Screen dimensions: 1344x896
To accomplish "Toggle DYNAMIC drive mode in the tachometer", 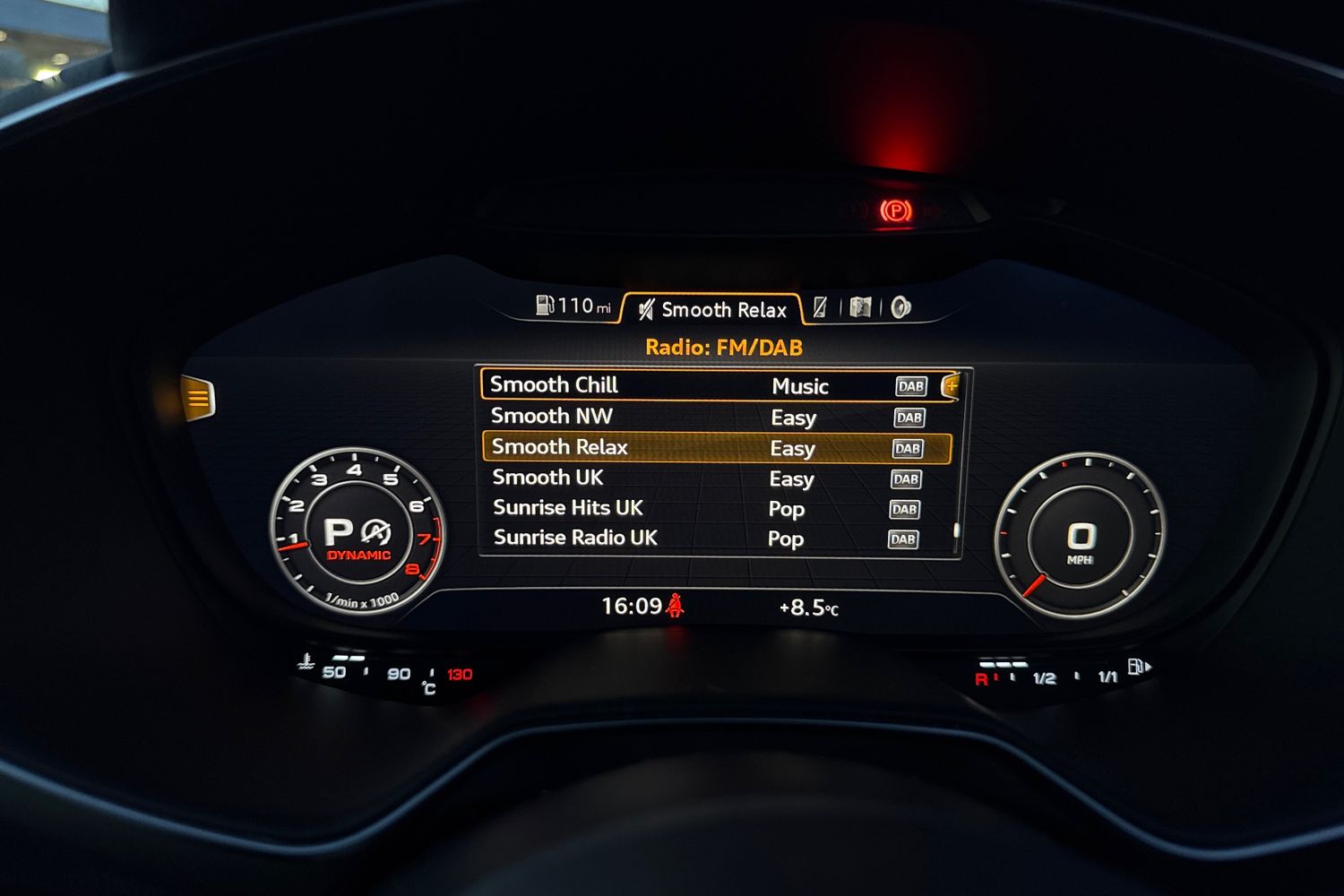I will tap(360, 554).
